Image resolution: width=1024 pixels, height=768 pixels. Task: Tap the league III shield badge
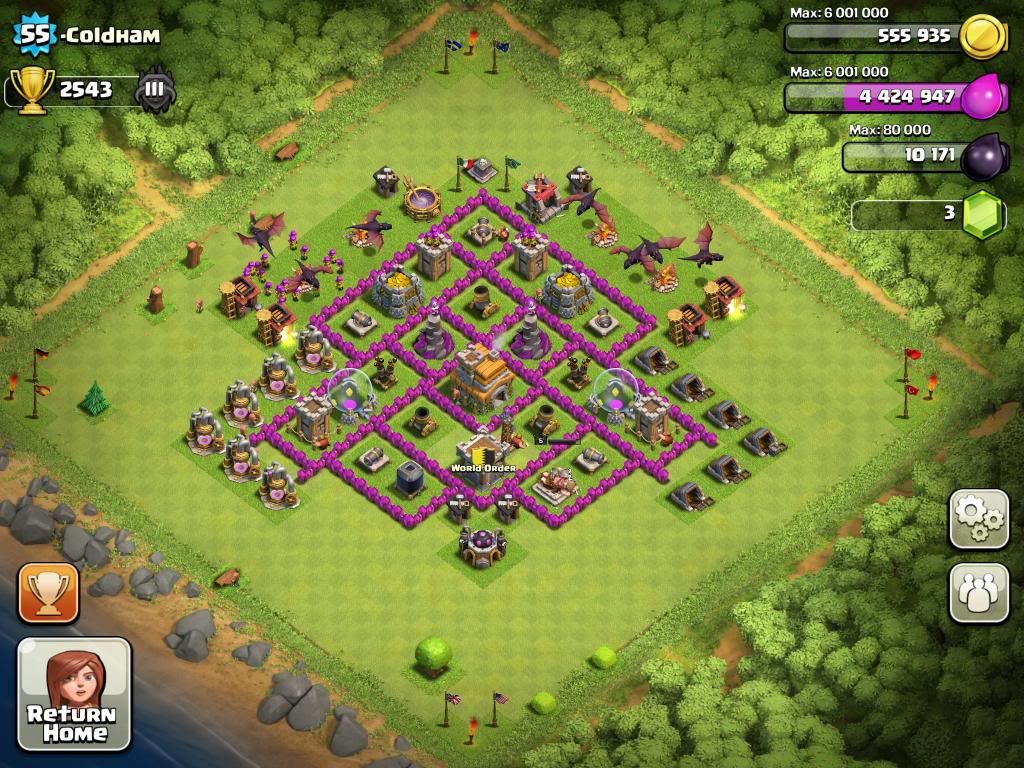(x=155, y=90)
